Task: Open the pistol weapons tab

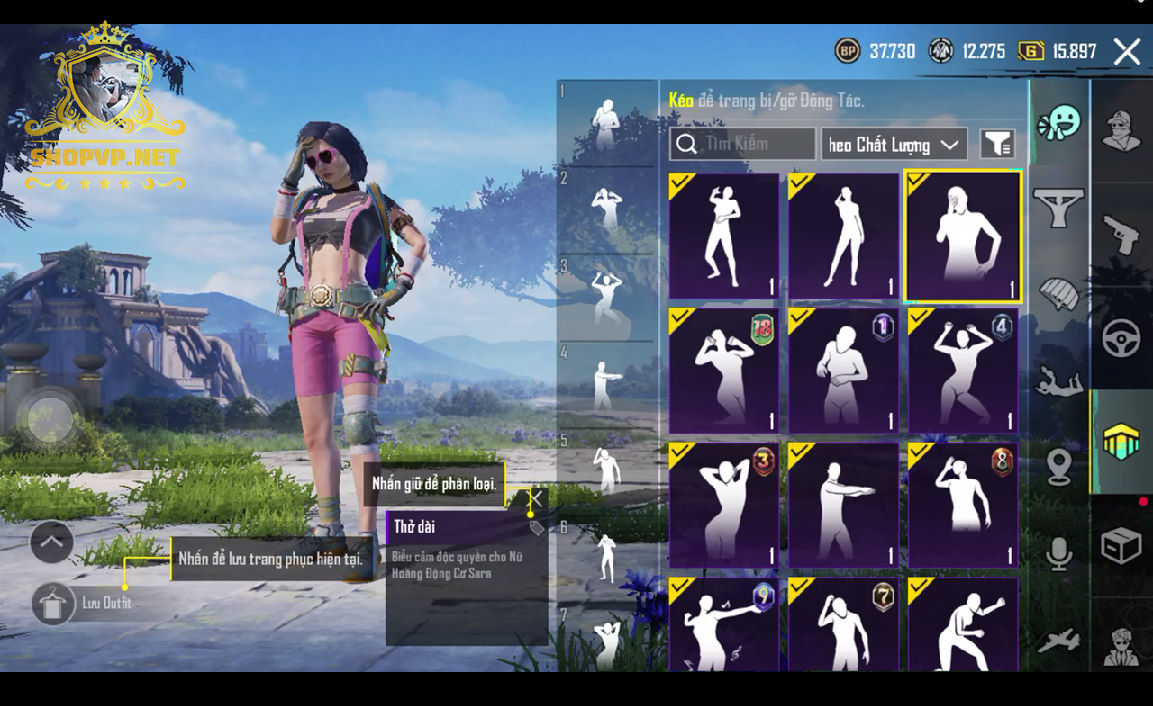Action: (1121, 235)
